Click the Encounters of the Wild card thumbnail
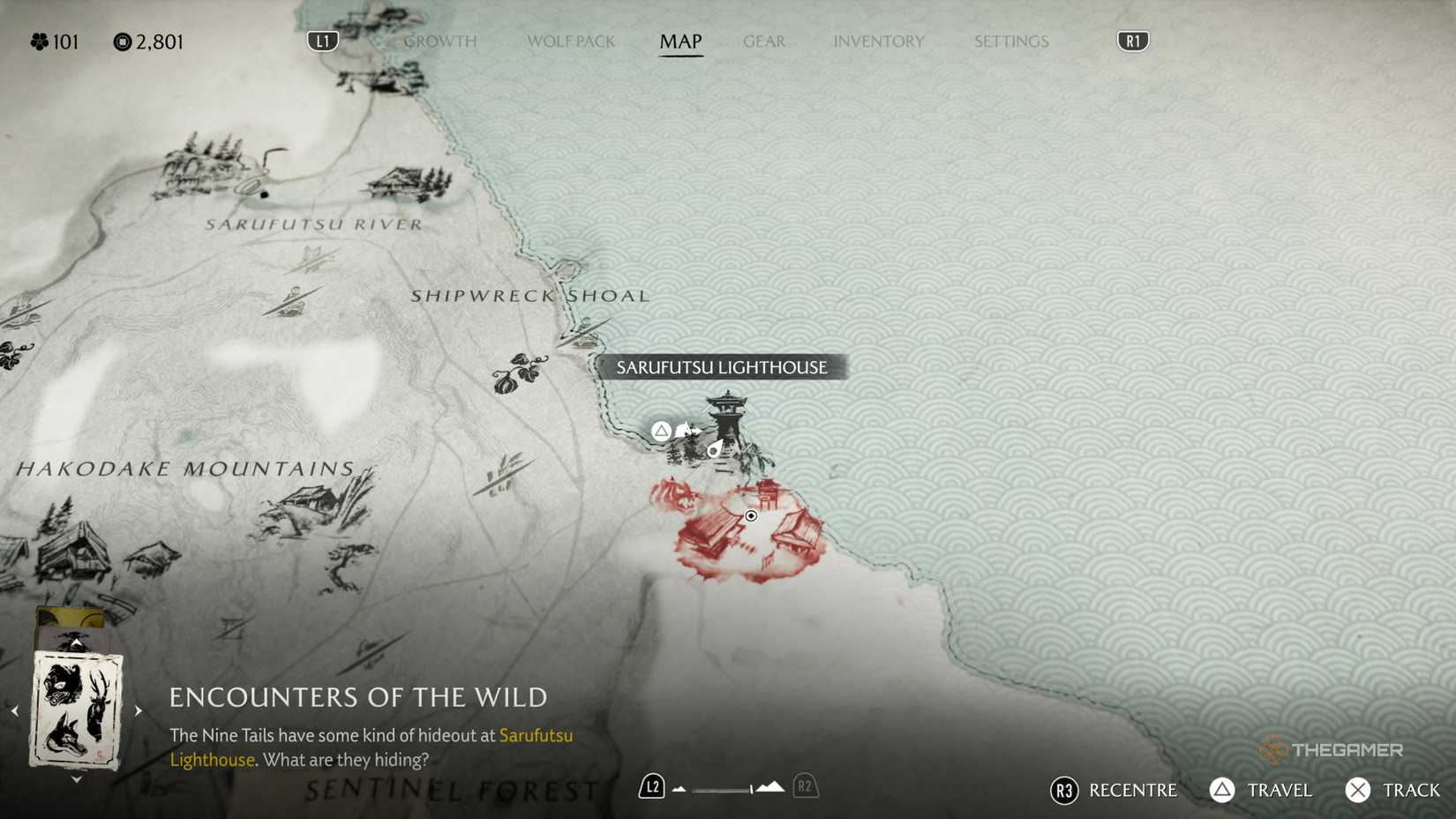1456x819 pixels. pos(77,710)
